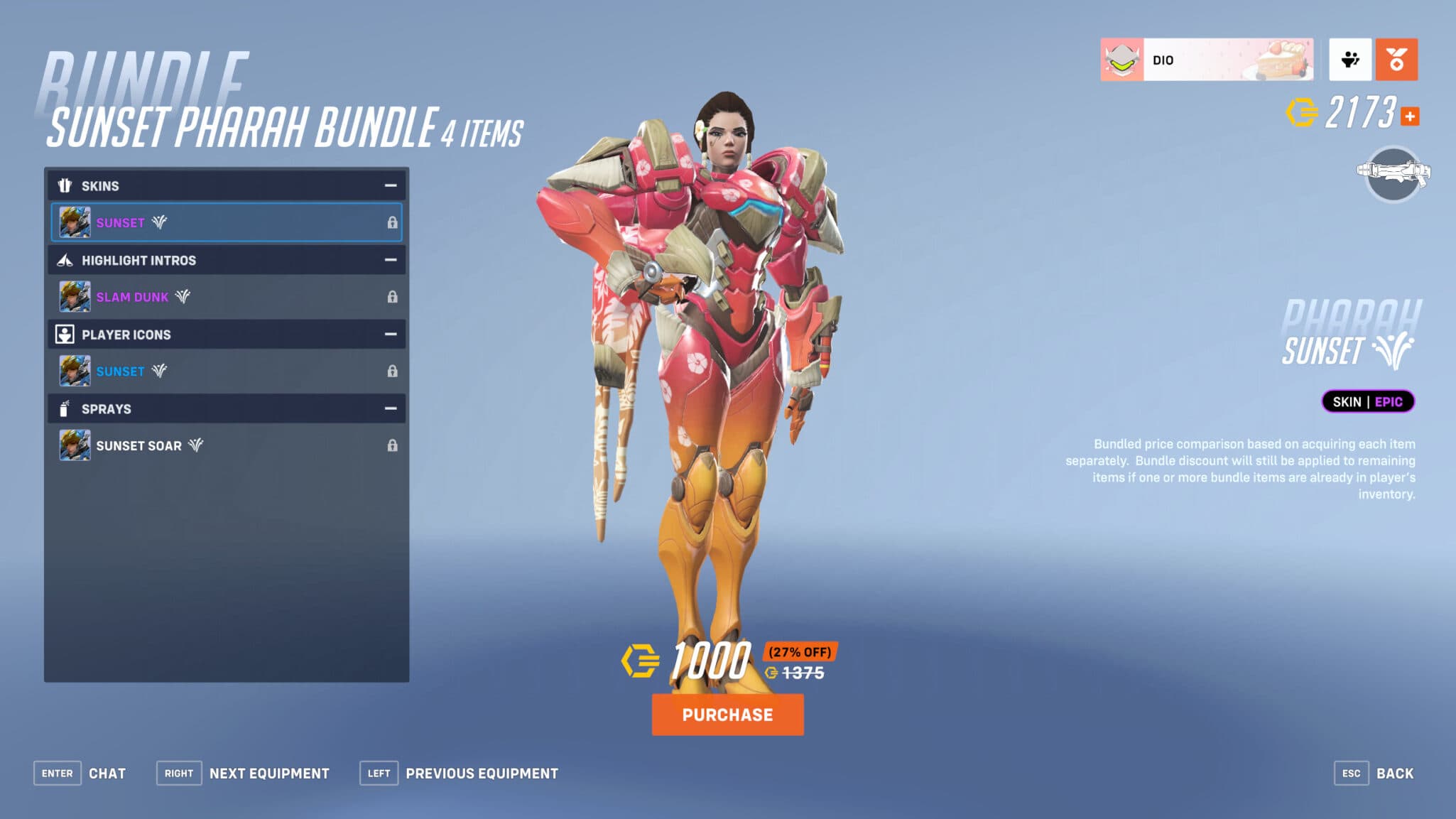
Task: Click the Skins gift box icon
Action: pyautogui.click(x=65, y=185)
